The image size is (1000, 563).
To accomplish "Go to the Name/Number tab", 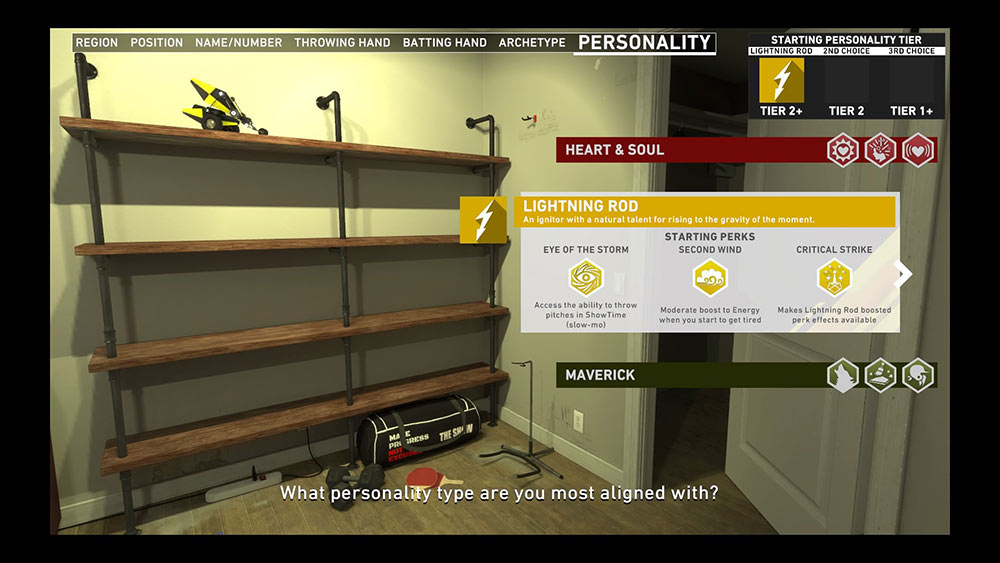I will (239, 43).
